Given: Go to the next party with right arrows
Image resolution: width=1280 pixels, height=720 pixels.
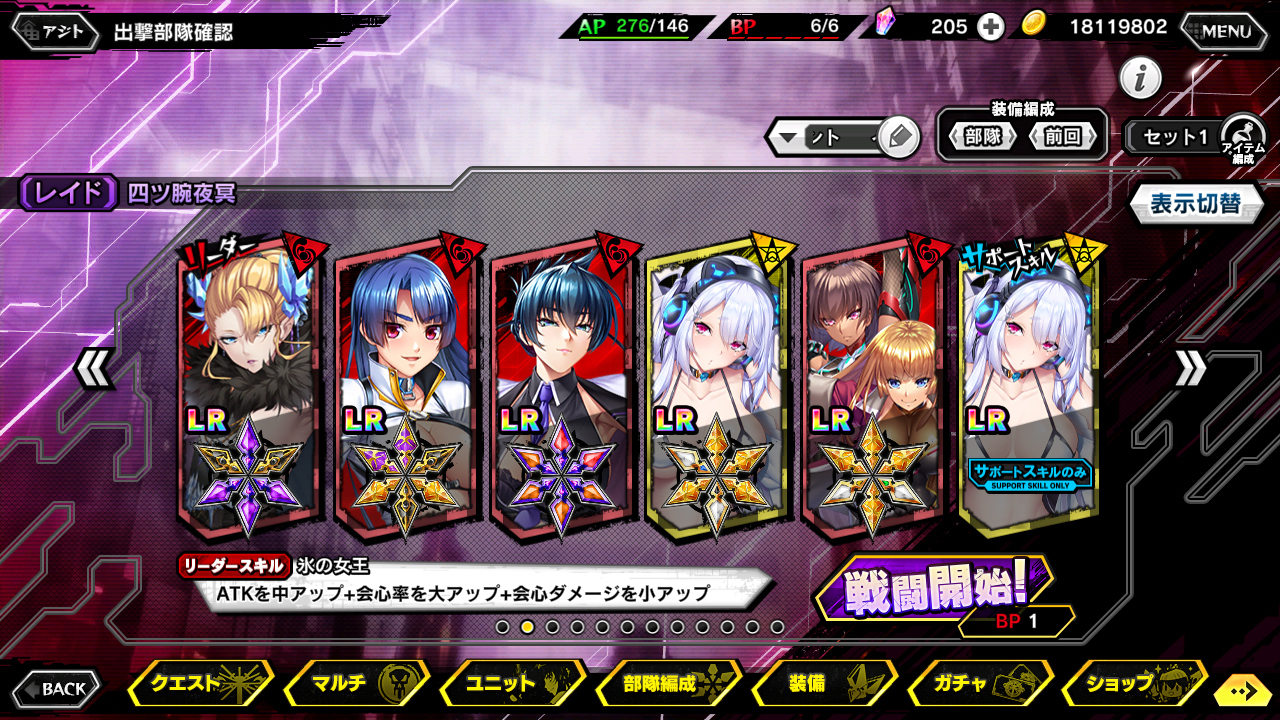Looking at the screenshot, I should 1190,370.
